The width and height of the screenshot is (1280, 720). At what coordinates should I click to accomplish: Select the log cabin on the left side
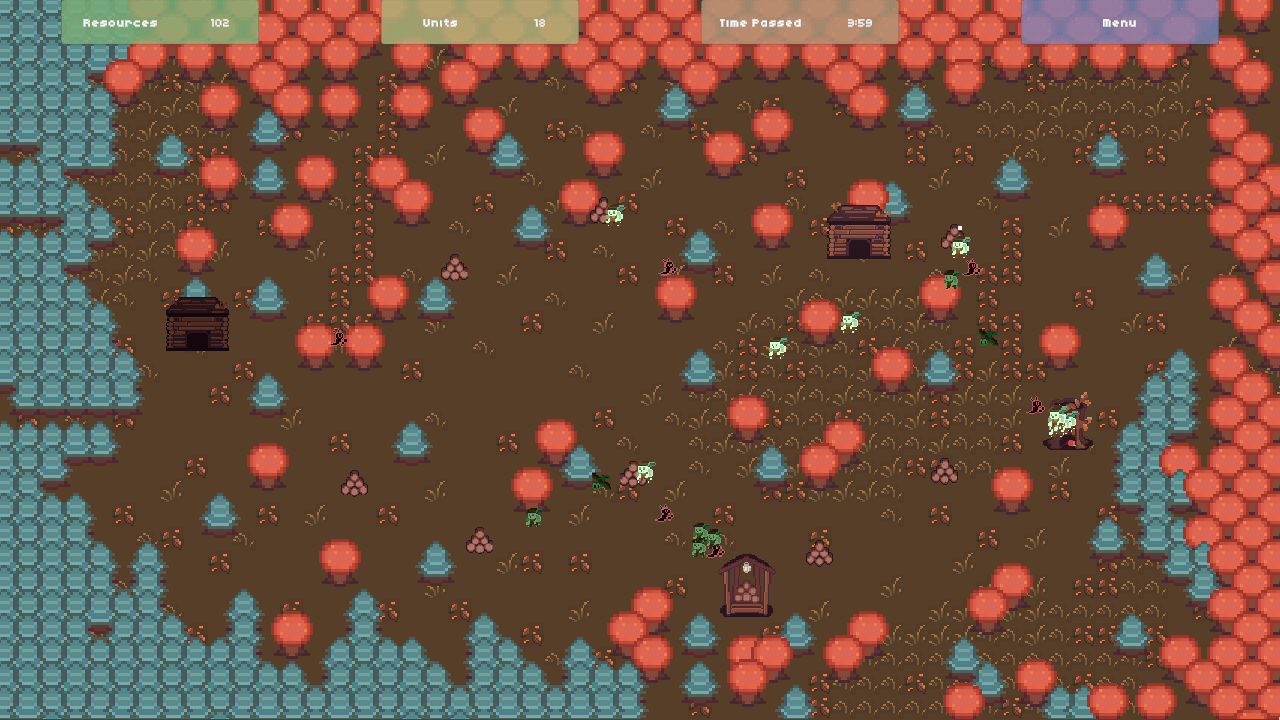[x=197, y=327]
